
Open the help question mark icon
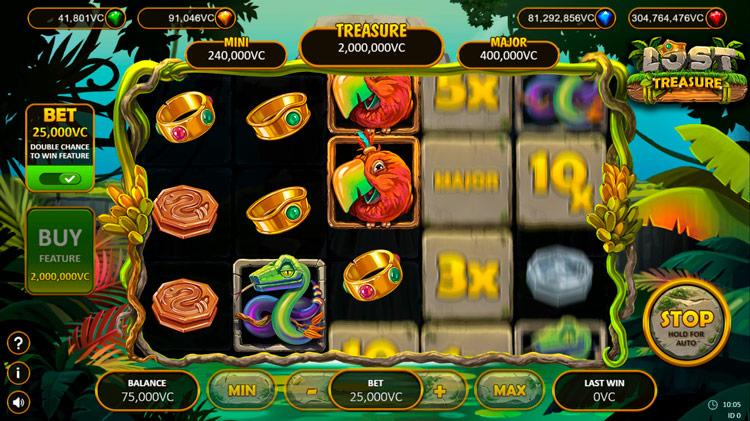point(18,343)
